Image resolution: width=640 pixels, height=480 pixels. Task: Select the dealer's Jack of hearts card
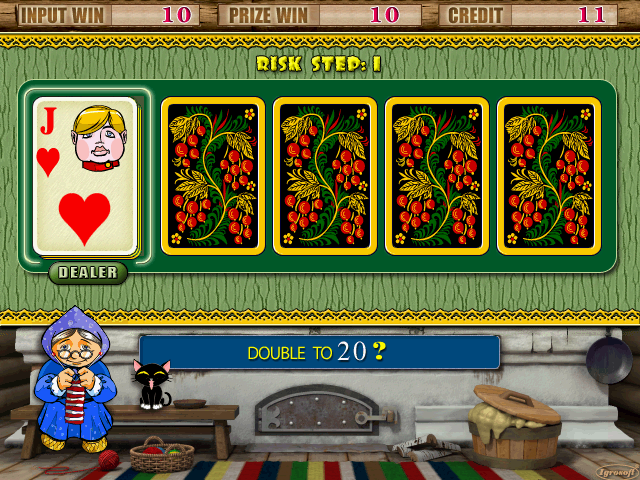pos(85,176)
